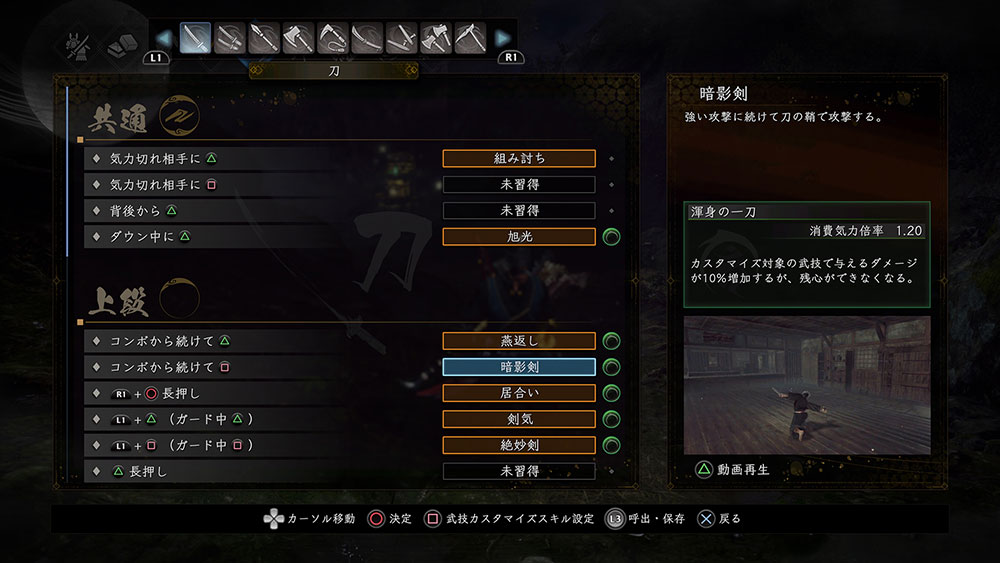The width and height of the screenshot is (1000, 563).
Task: Choose the 居合い skill slot
Action: point(519,393)
